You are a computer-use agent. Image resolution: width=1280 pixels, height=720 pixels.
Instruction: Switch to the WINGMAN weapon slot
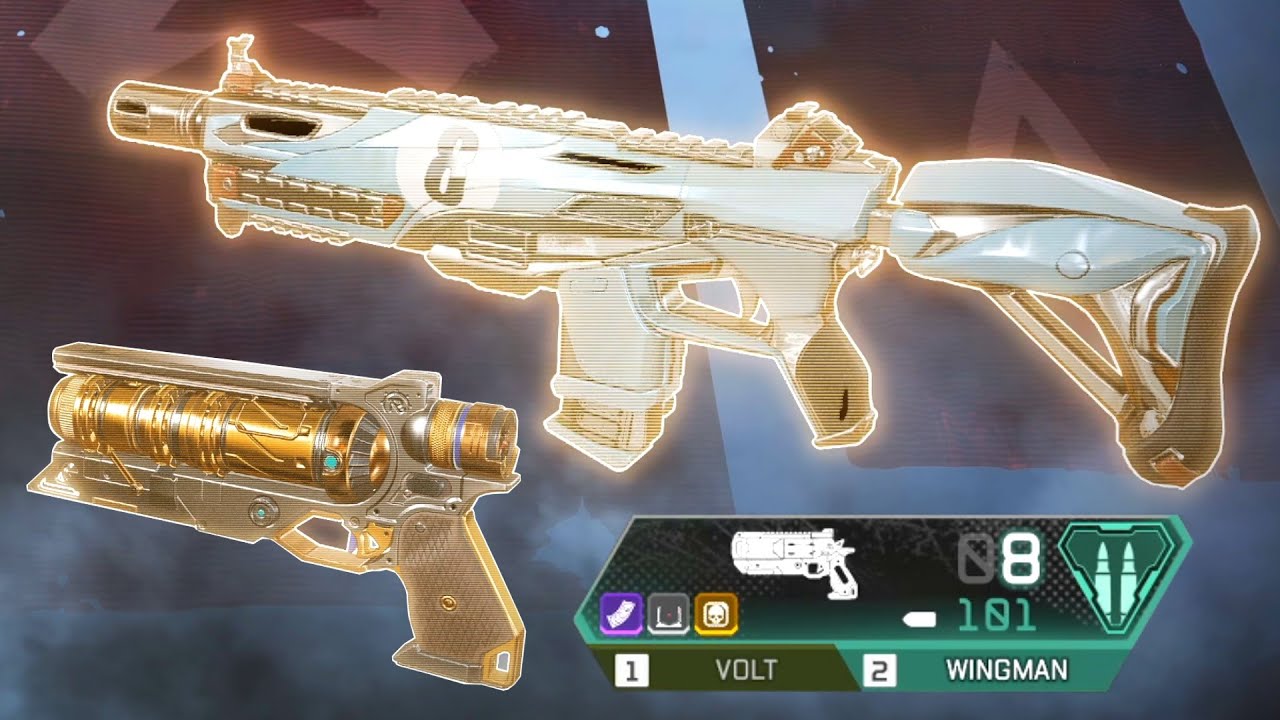(x=1005, y=669)
